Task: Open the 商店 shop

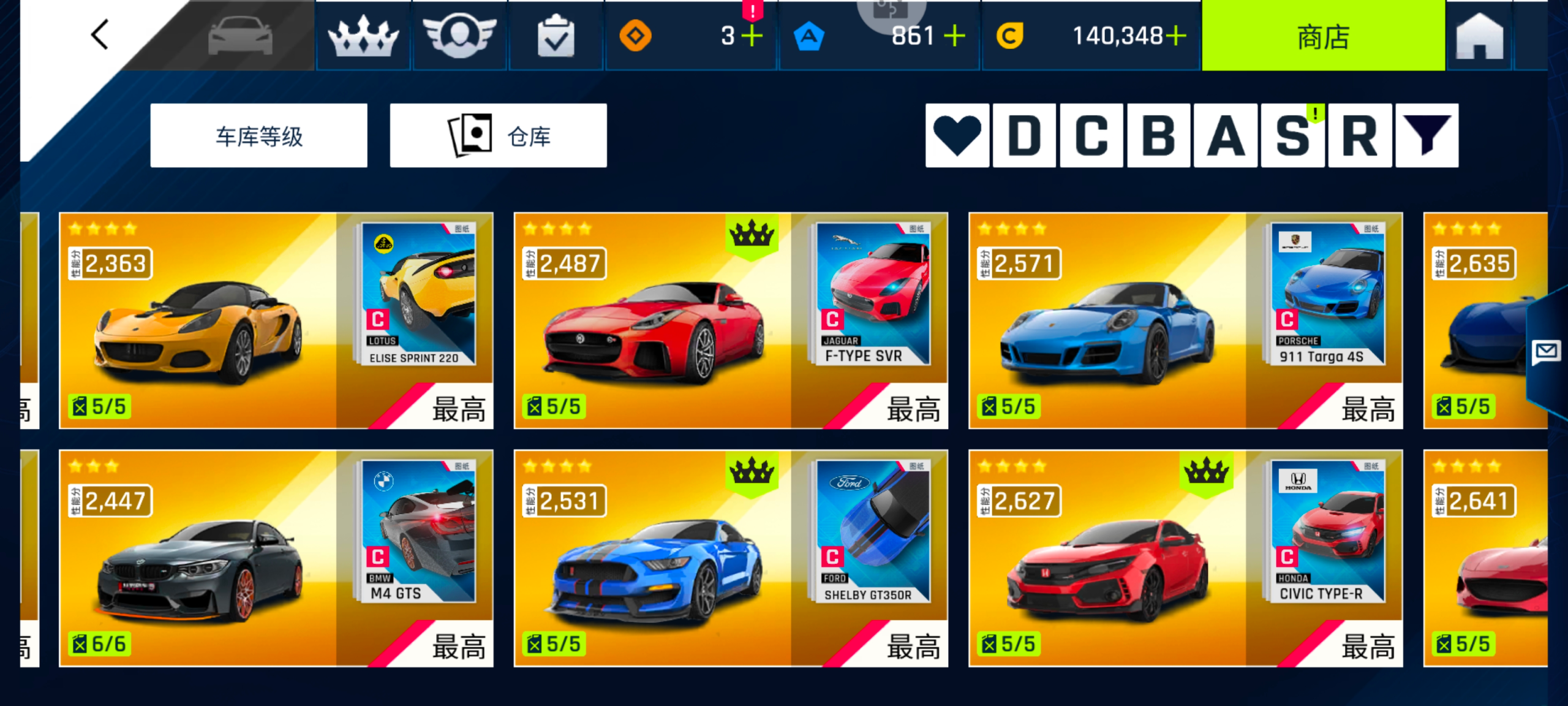Action: tap(1323, 37)
